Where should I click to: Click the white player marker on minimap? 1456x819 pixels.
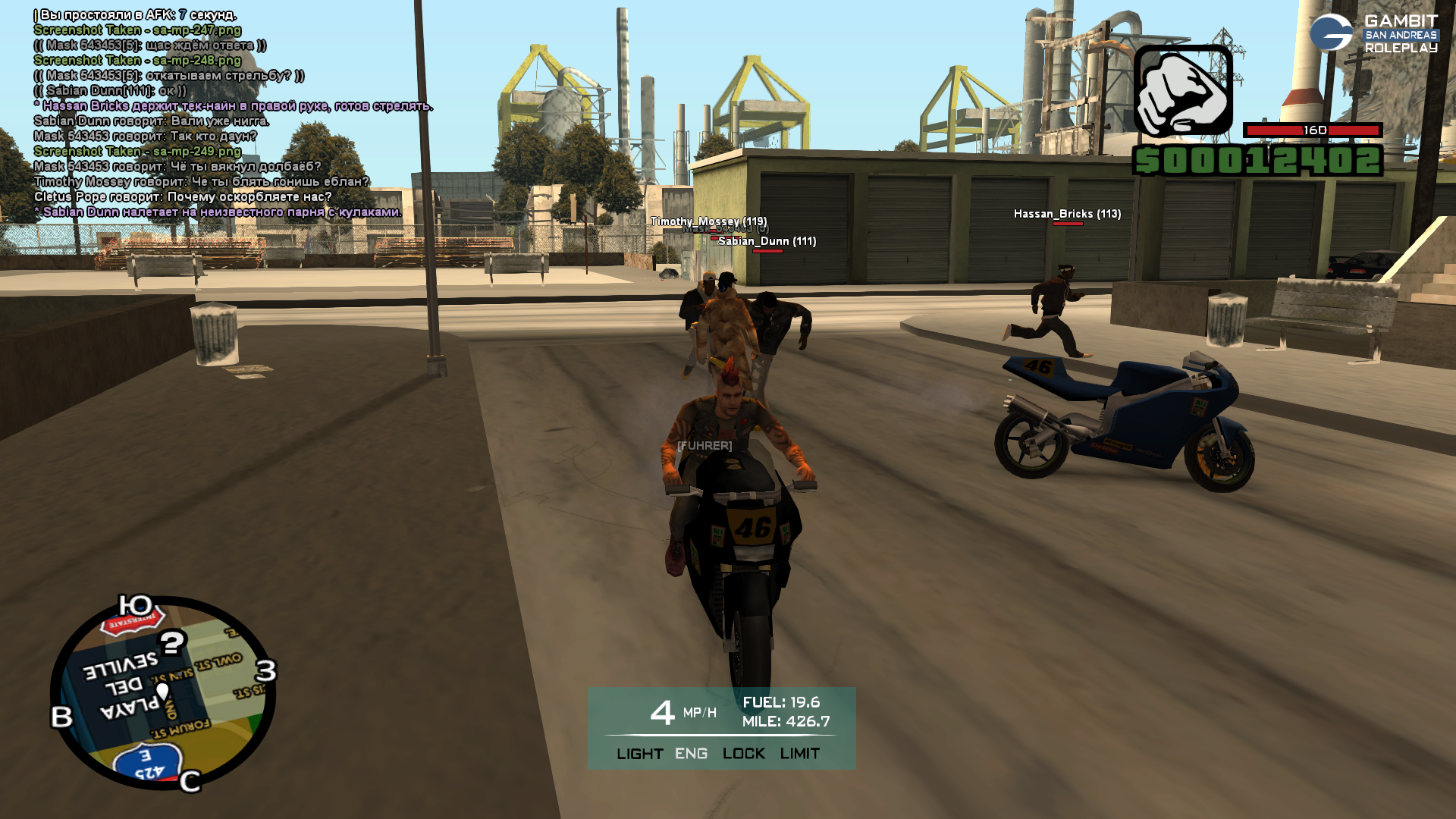pyautogui.click(x=162, y=691)
